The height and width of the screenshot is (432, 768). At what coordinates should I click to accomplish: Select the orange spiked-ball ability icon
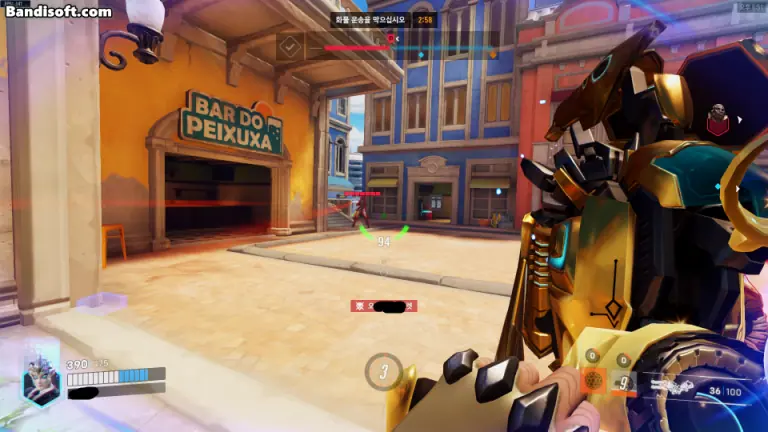[x=592, y=381]
